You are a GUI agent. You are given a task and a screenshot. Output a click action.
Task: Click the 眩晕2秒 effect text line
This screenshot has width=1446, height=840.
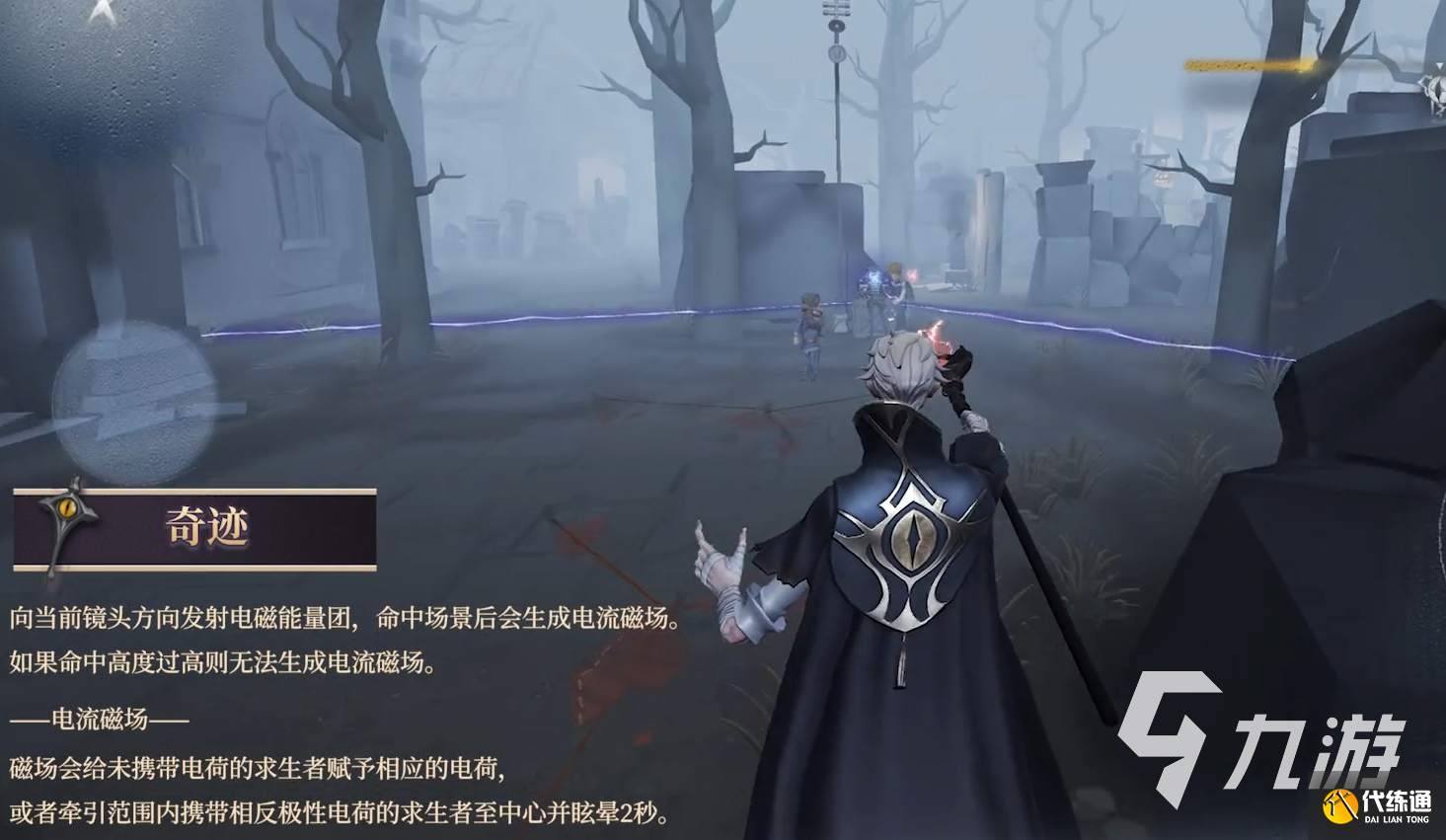tap(345, 813)
